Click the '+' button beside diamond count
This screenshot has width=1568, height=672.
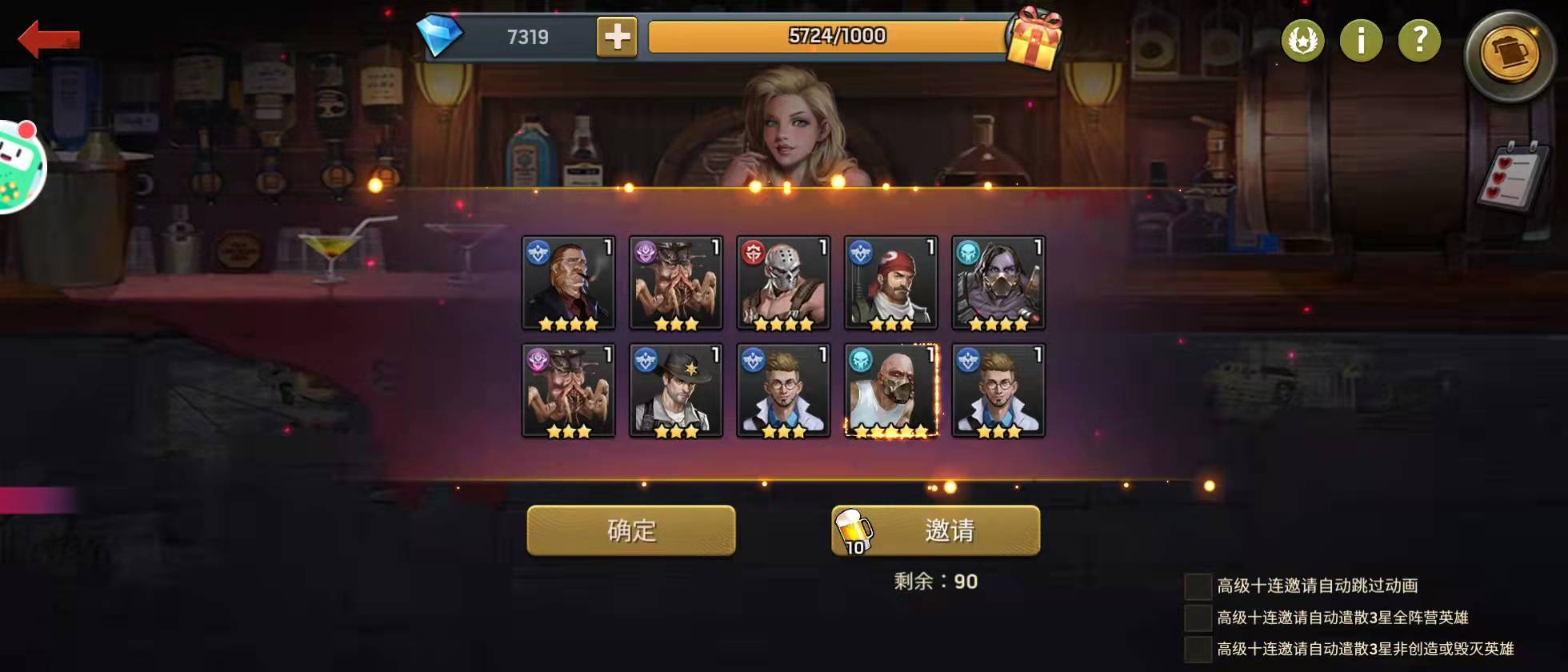click(x=618, y=36)
